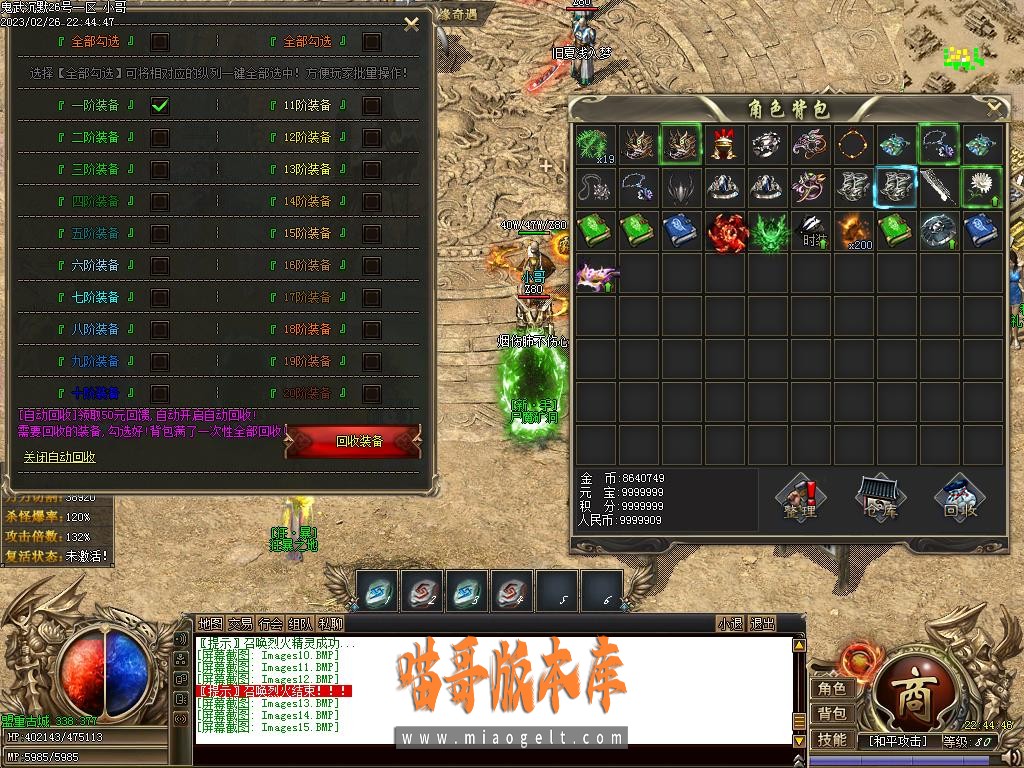
Task: Close the 角色背包 inventory window
Action: [x=993, y=106]
